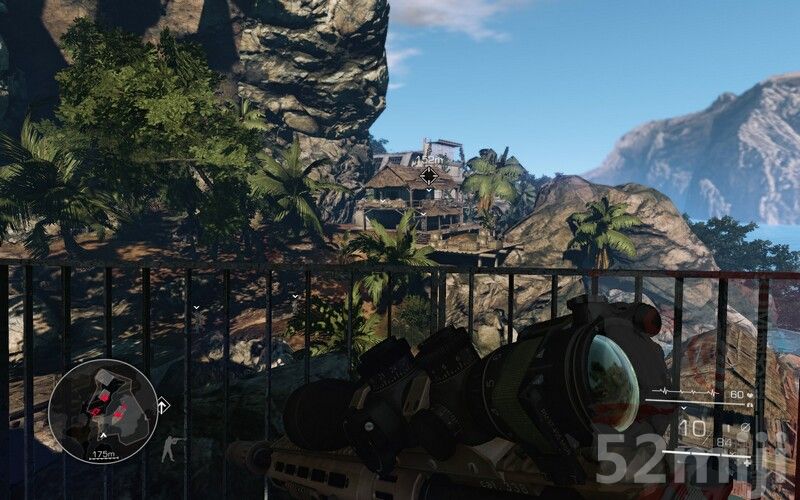Select the 152m objective waypoint marker
The height and width of the screenshot is (500, 800).
tap(428, 176)
